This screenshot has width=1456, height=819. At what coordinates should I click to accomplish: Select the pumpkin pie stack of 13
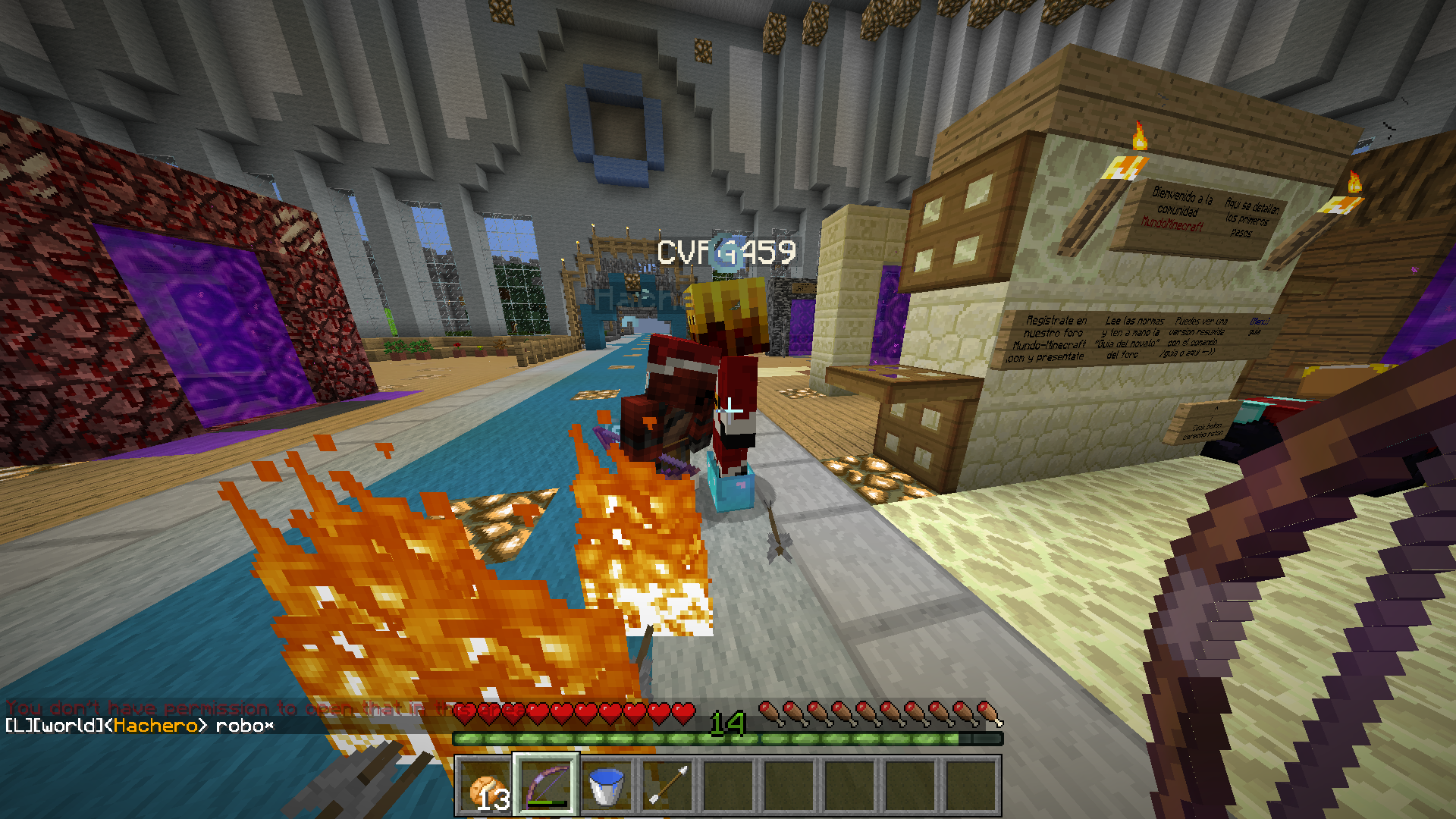[x=486, y=786]
